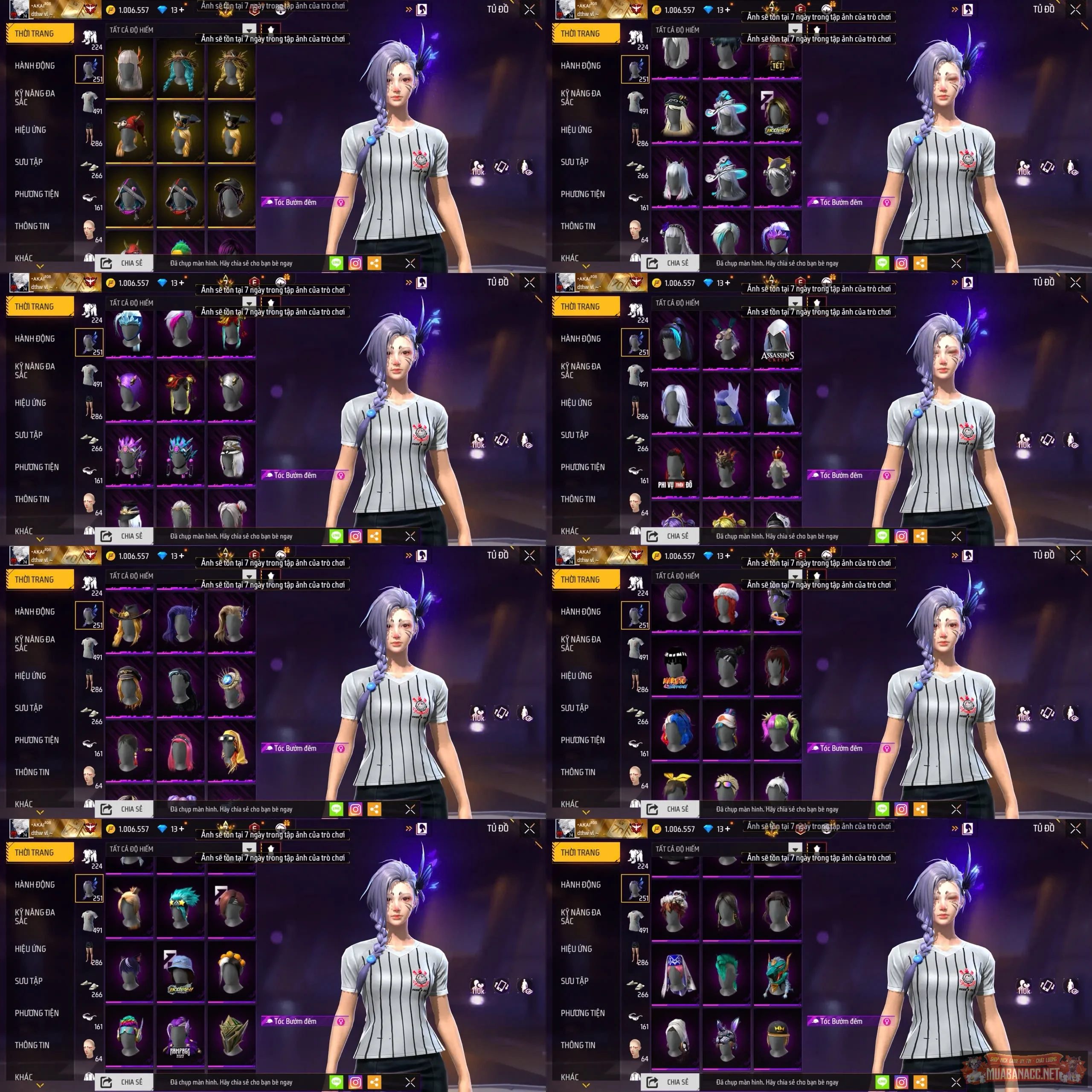
Task: Select the shoes category icon showing 266 items
Action: (89, 167)
